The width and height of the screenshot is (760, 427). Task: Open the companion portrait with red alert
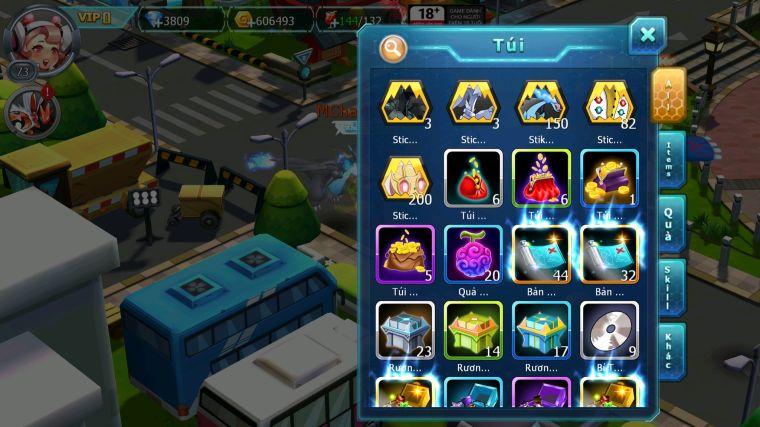click(x=33, y=111)
